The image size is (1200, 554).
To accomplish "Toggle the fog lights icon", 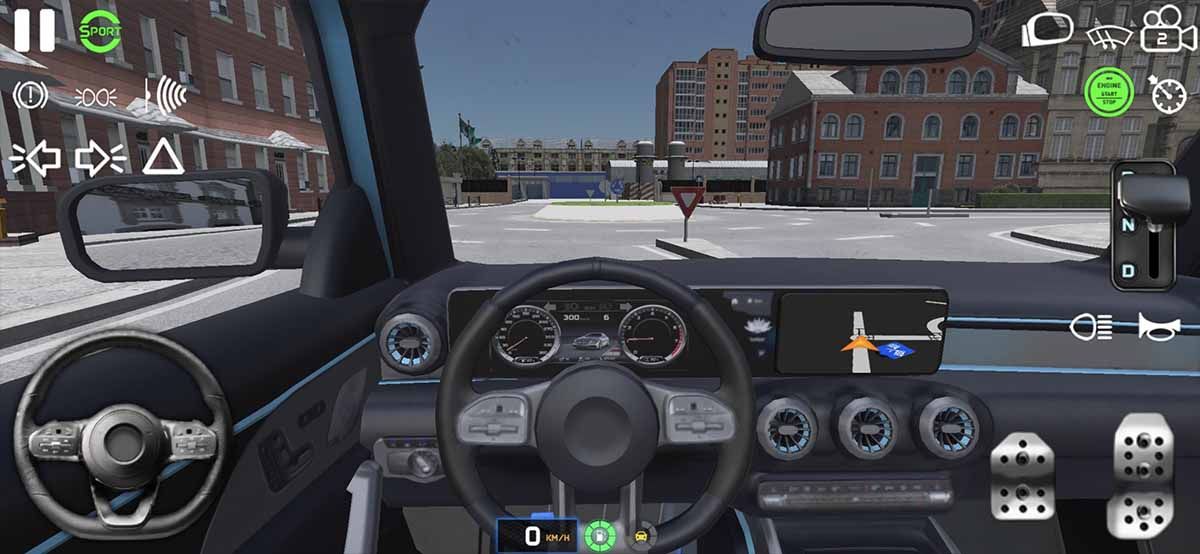I will pyautogui.click(x=97, y=97).
